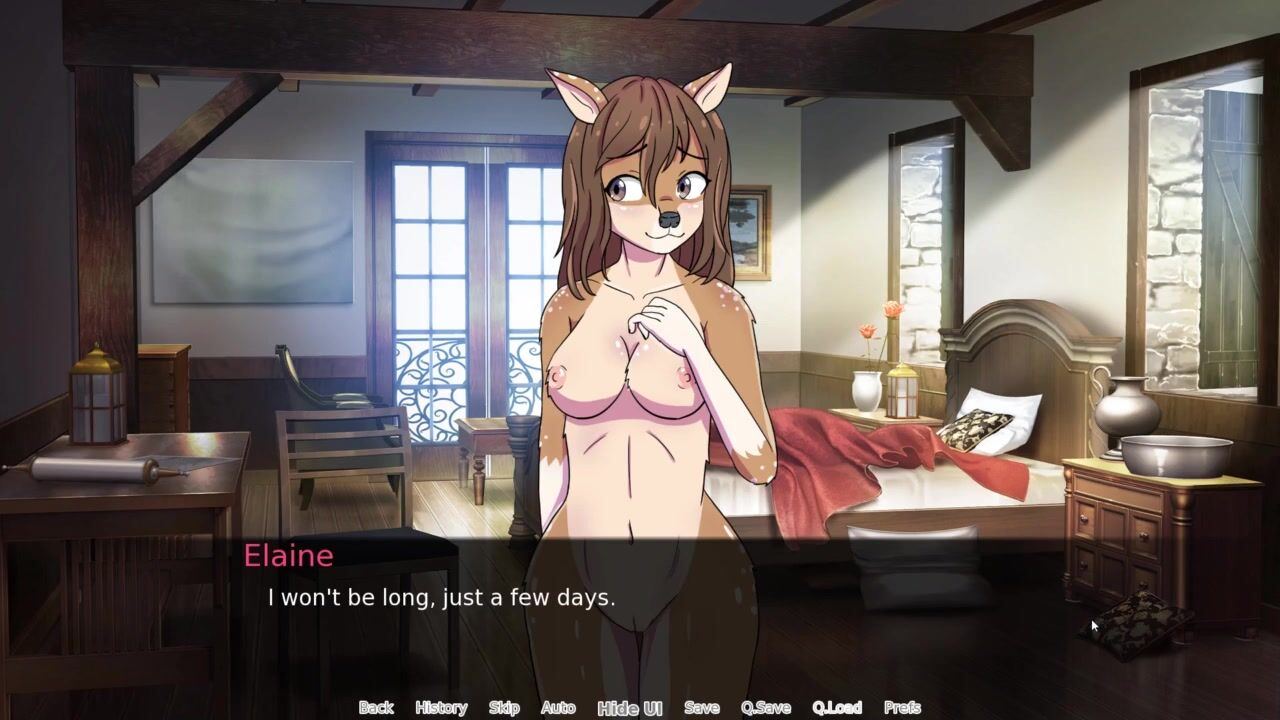The image size is (1280, 720).
Task: Quick save with Q.Save
Action: tap(766, 708)
